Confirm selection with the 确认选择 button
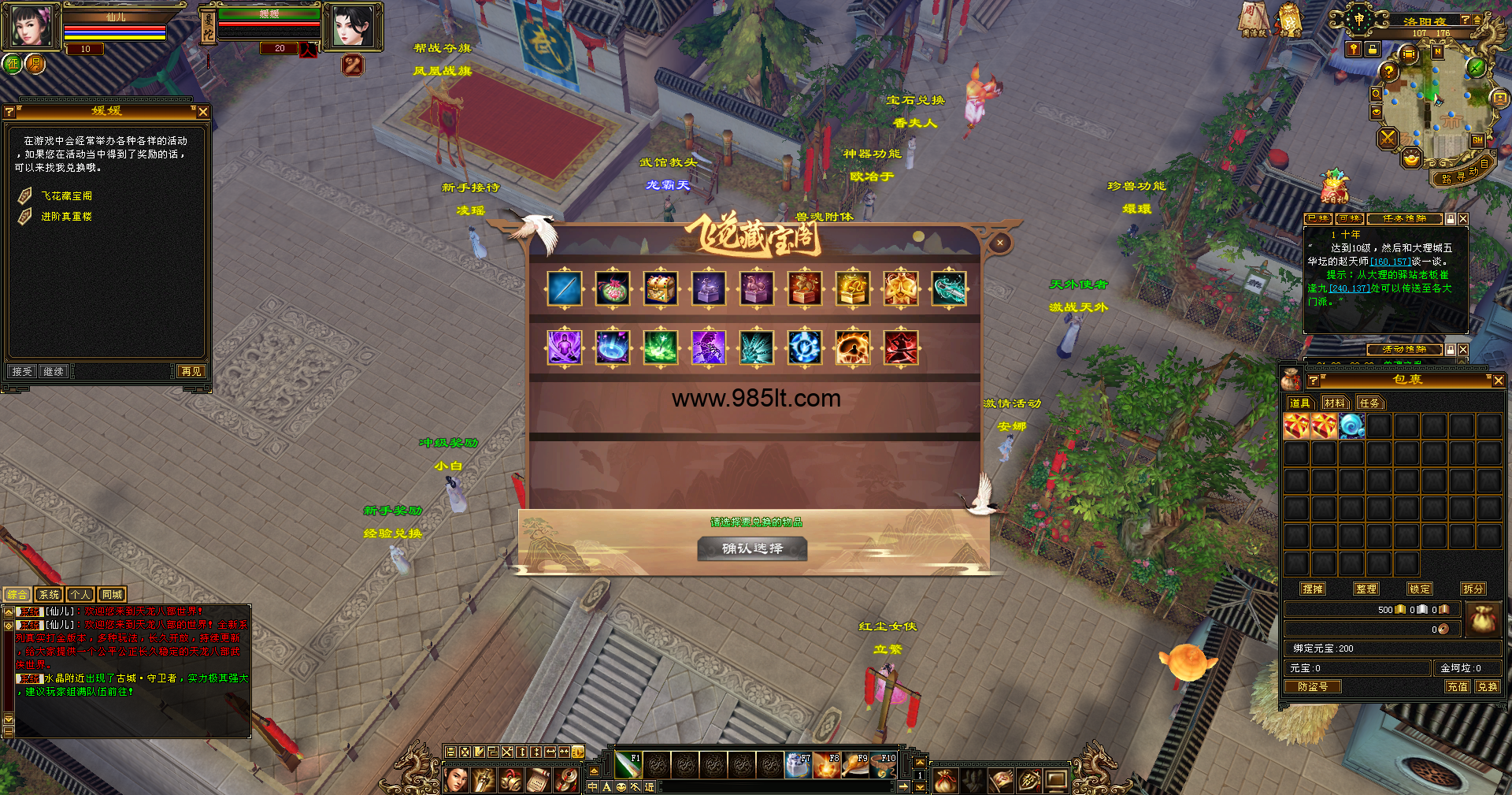1512x795 pixels. [752, 548]
